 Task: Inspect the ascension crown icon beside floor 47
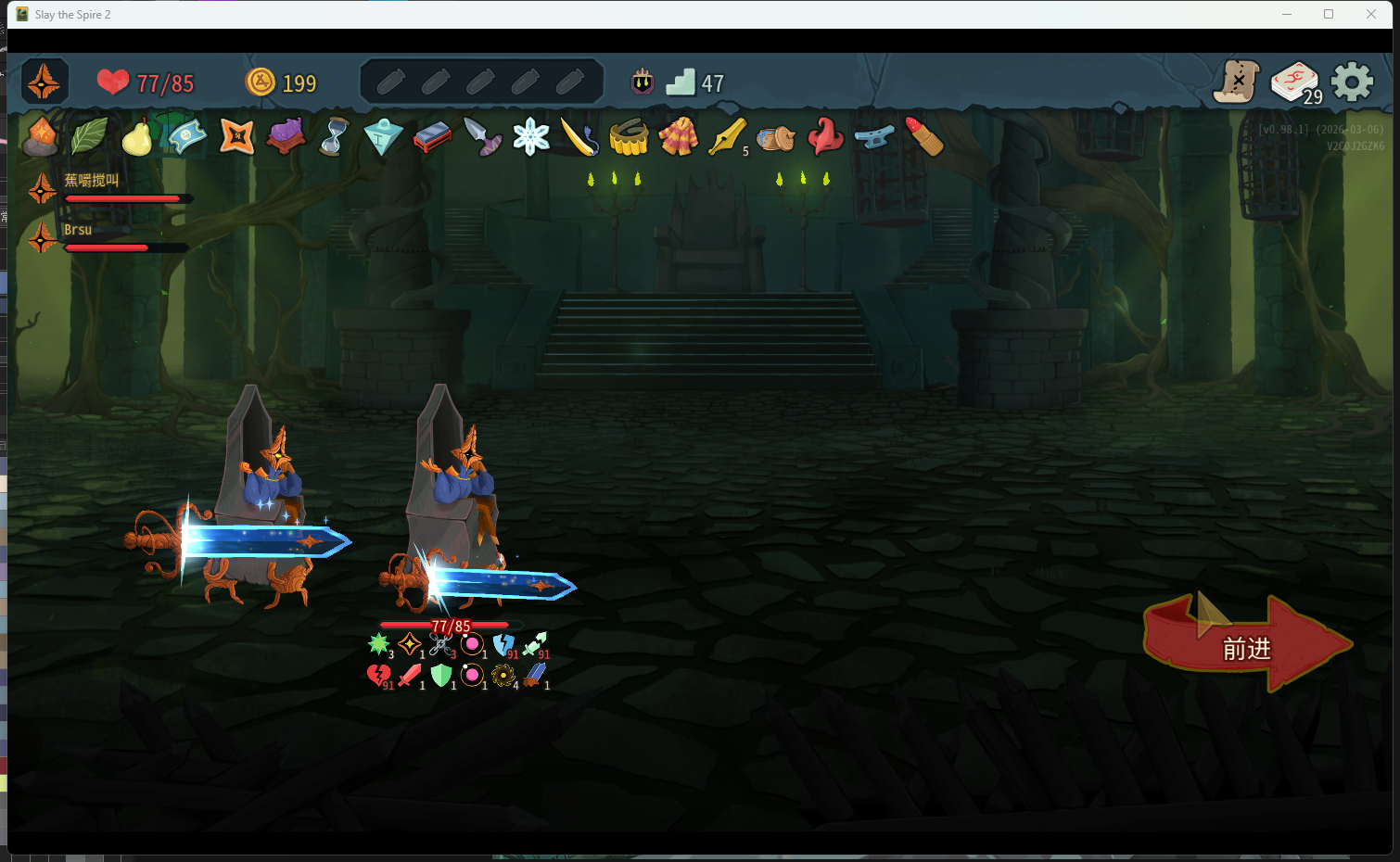pos(643,82)
